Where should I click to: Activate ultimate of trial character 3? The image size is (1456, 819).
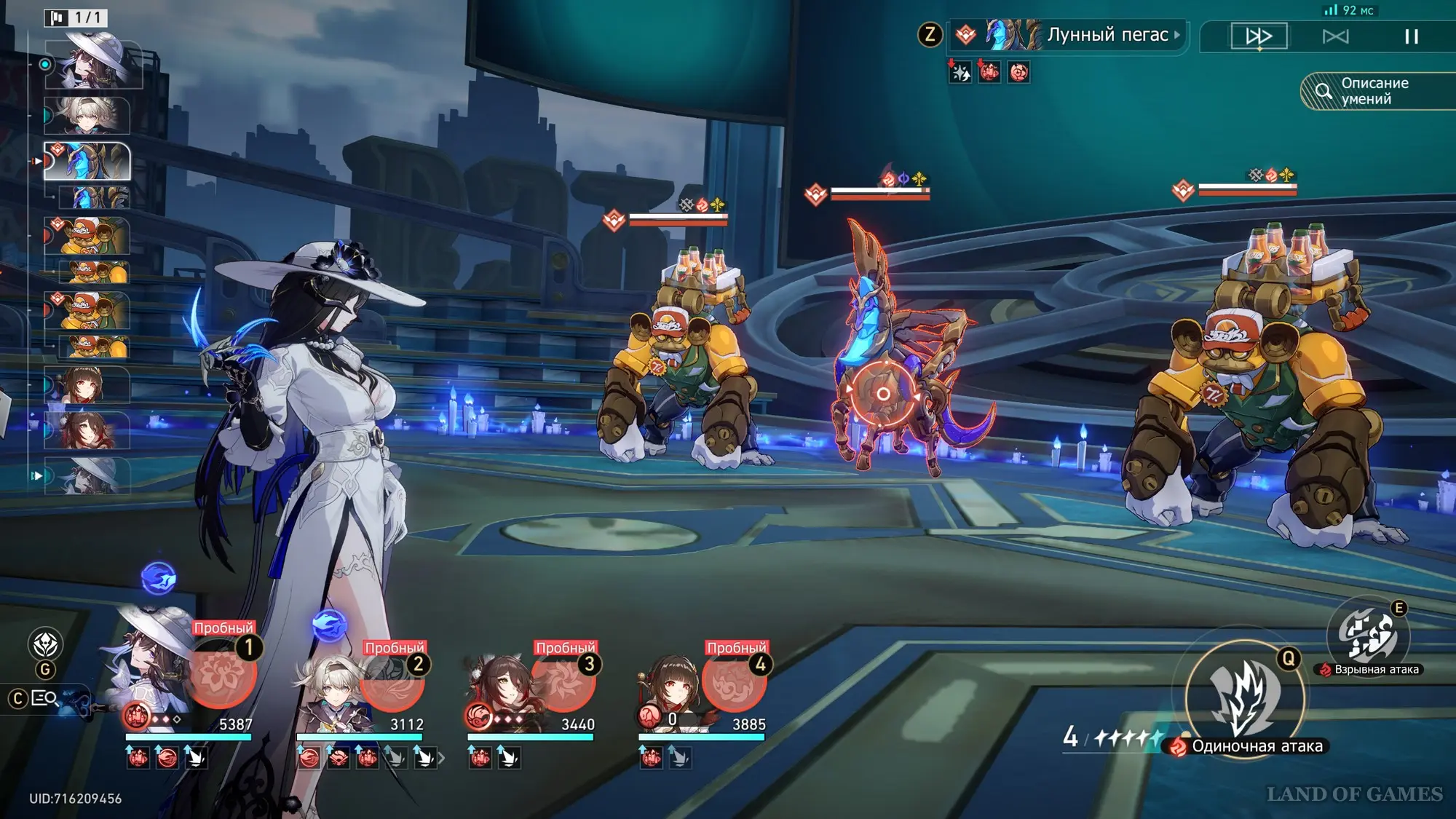[x=563, y=683]
